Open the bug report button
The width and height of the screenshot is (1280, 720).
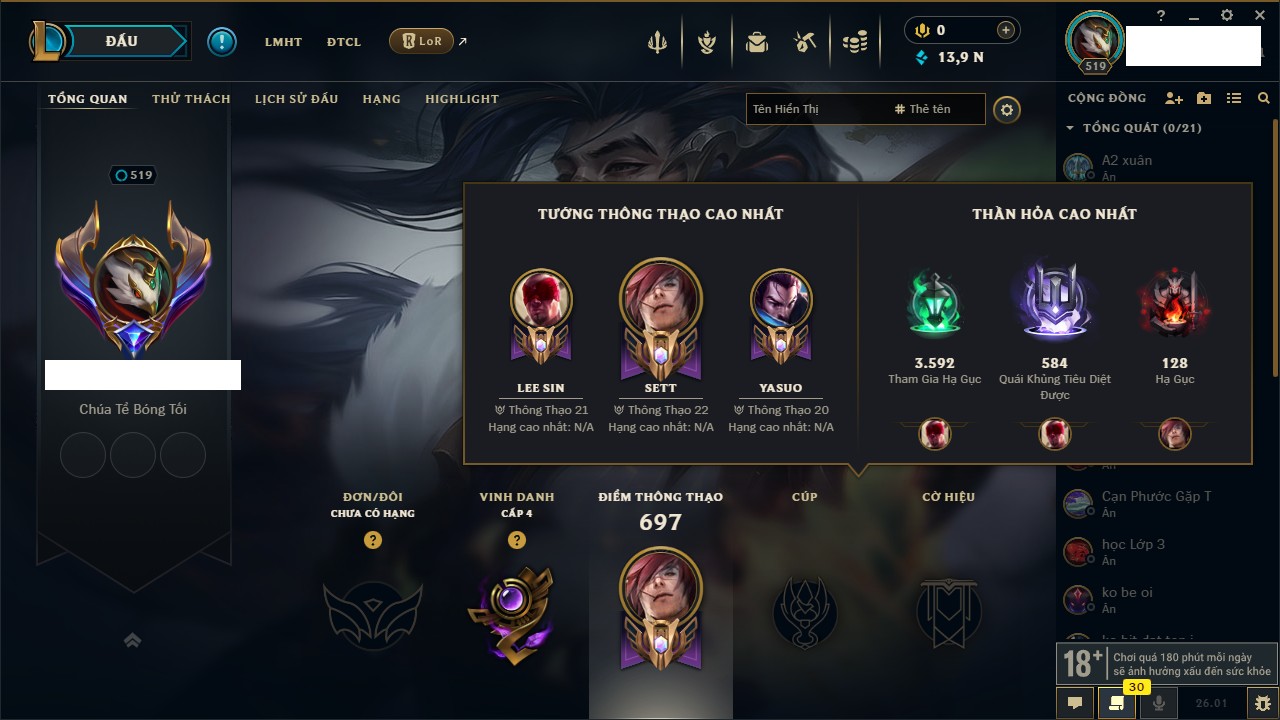click(1263, 703)
